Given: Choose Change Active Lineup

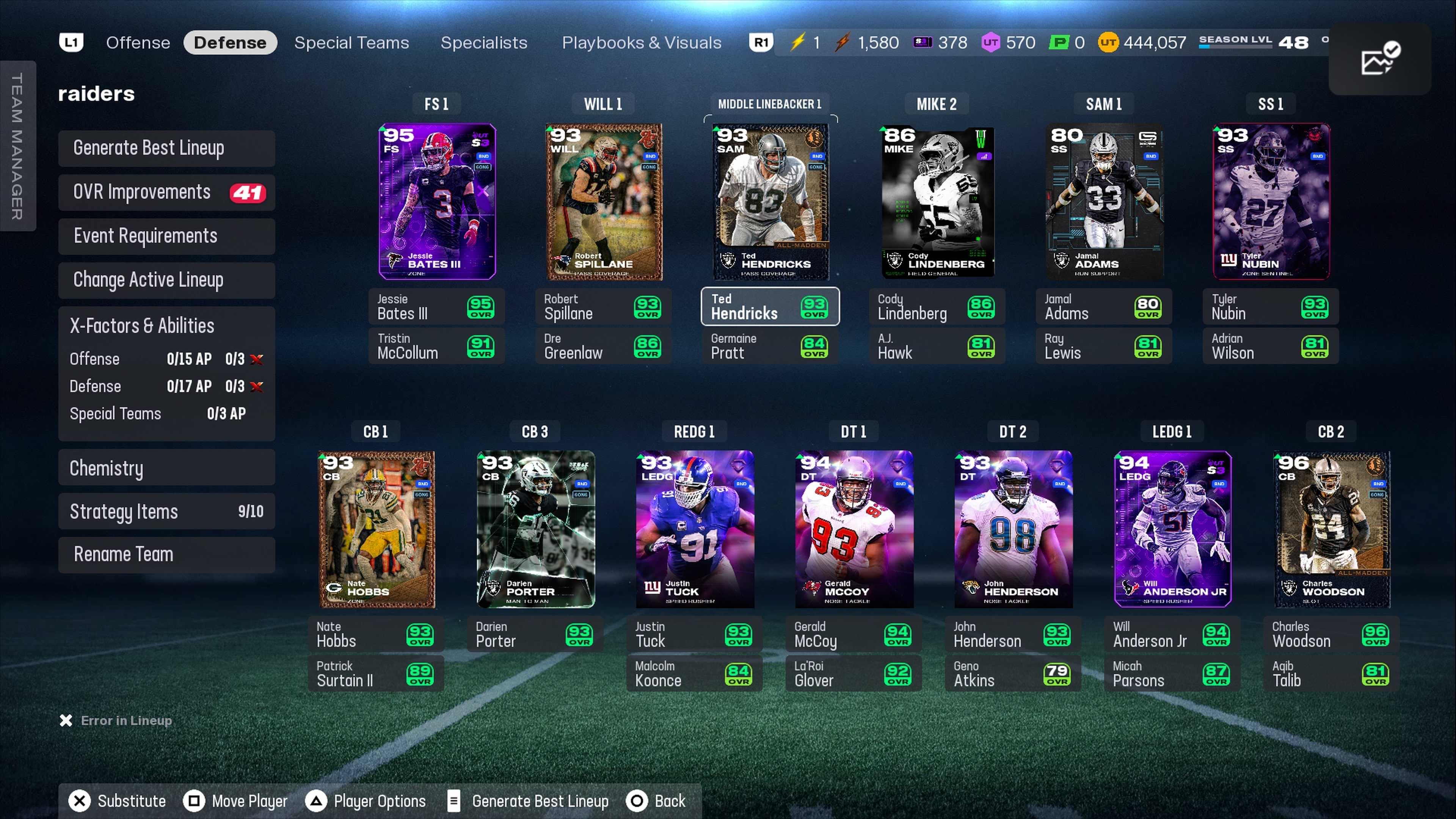Looking at the screenshot, I should point(166,280).
